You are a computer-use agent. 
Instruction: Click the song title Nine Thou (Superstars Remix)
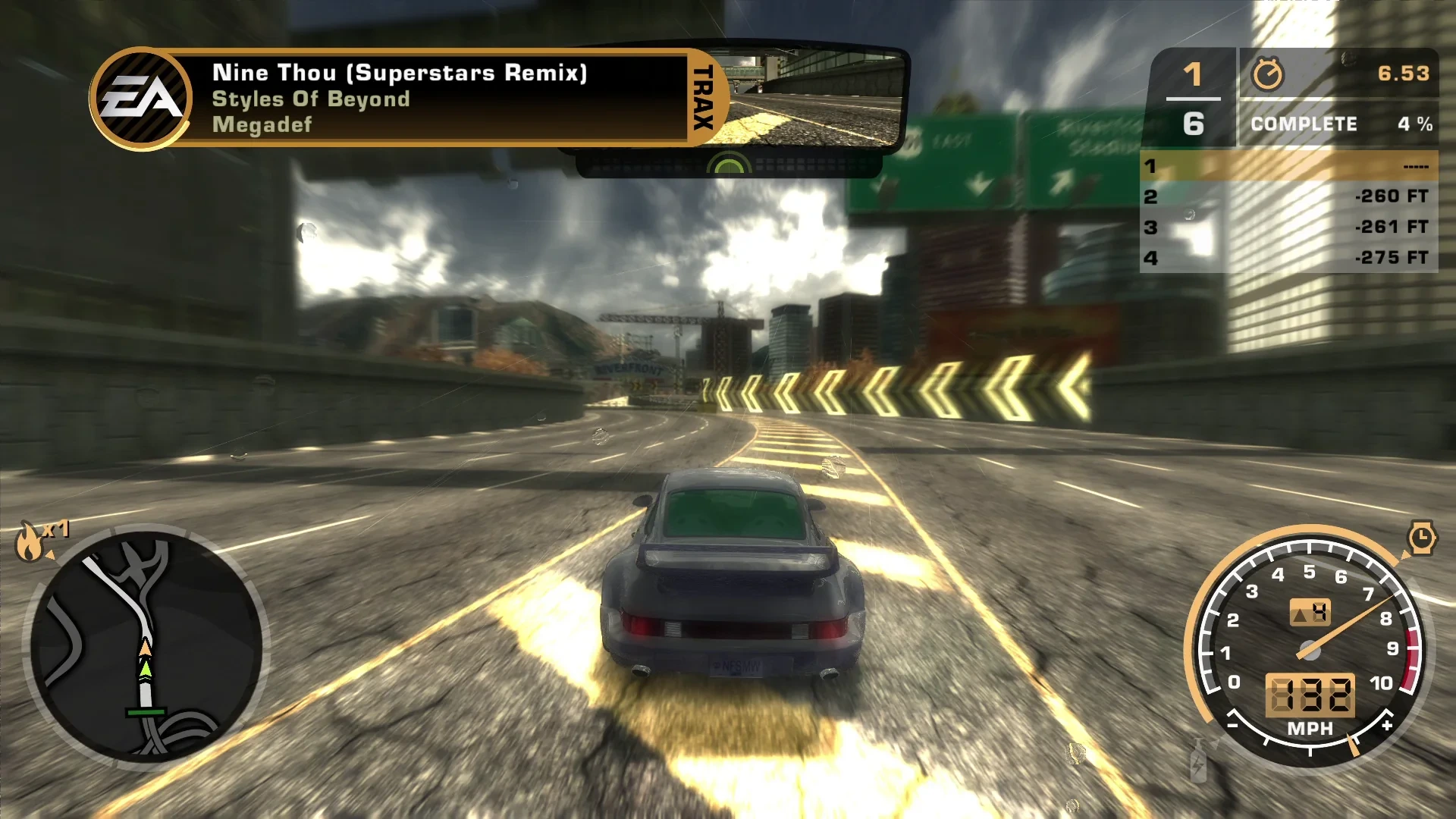click(400, 73)
